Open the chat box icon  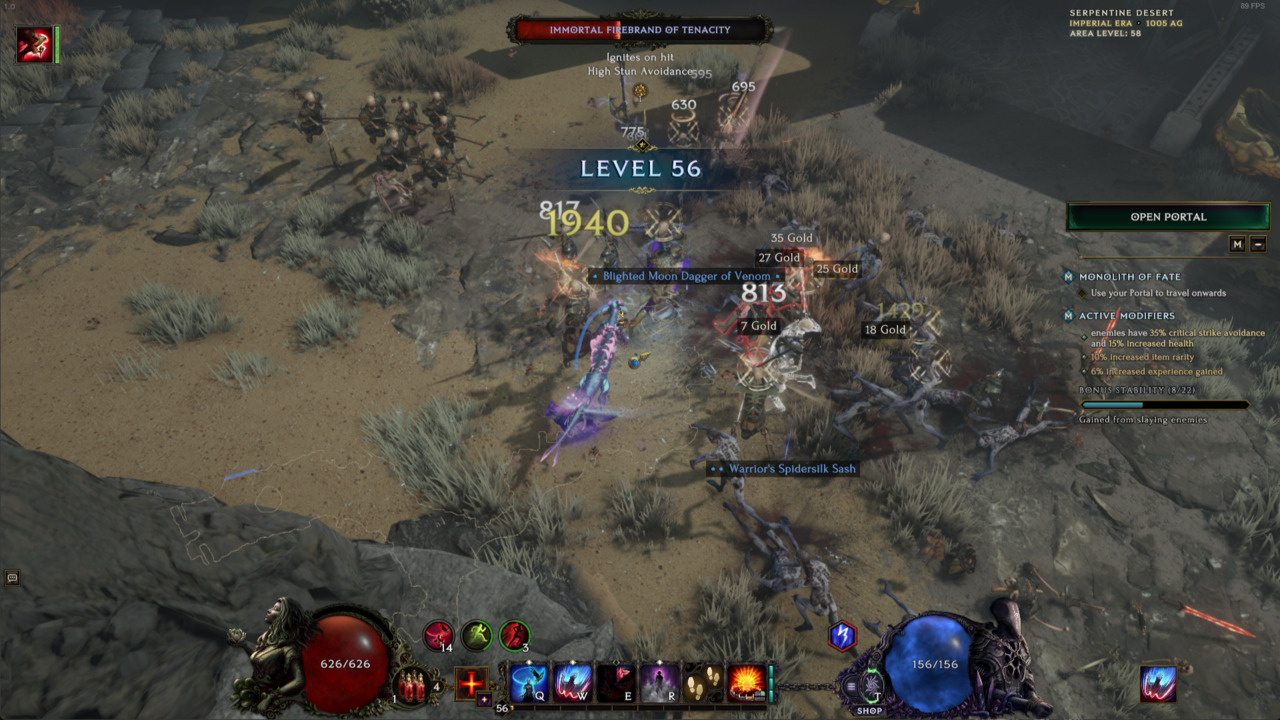pos(13,577)
